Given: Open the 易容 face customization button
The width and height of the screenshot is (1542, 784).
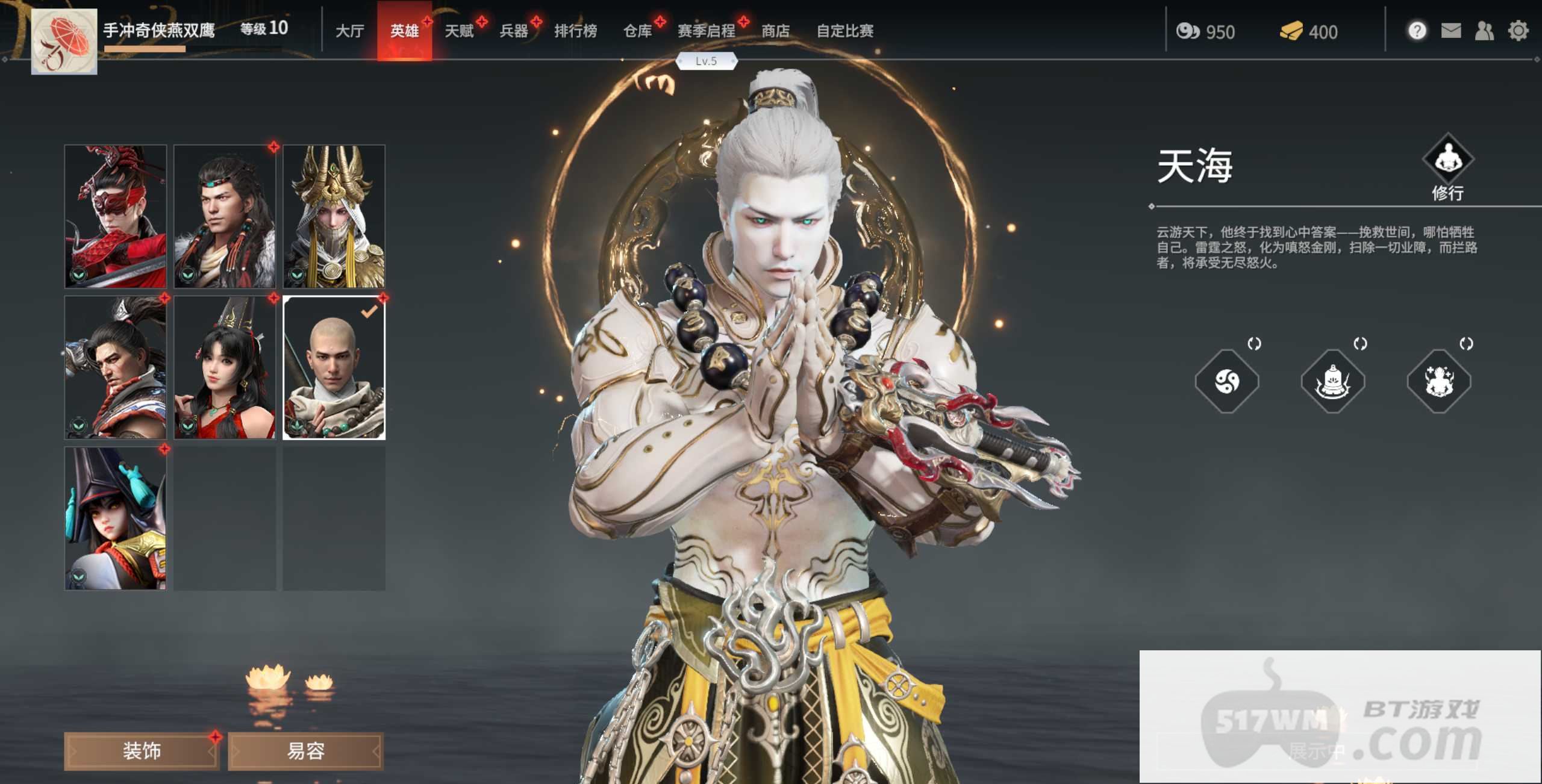Looking at the screenshot, I should (x=305, y=751).
